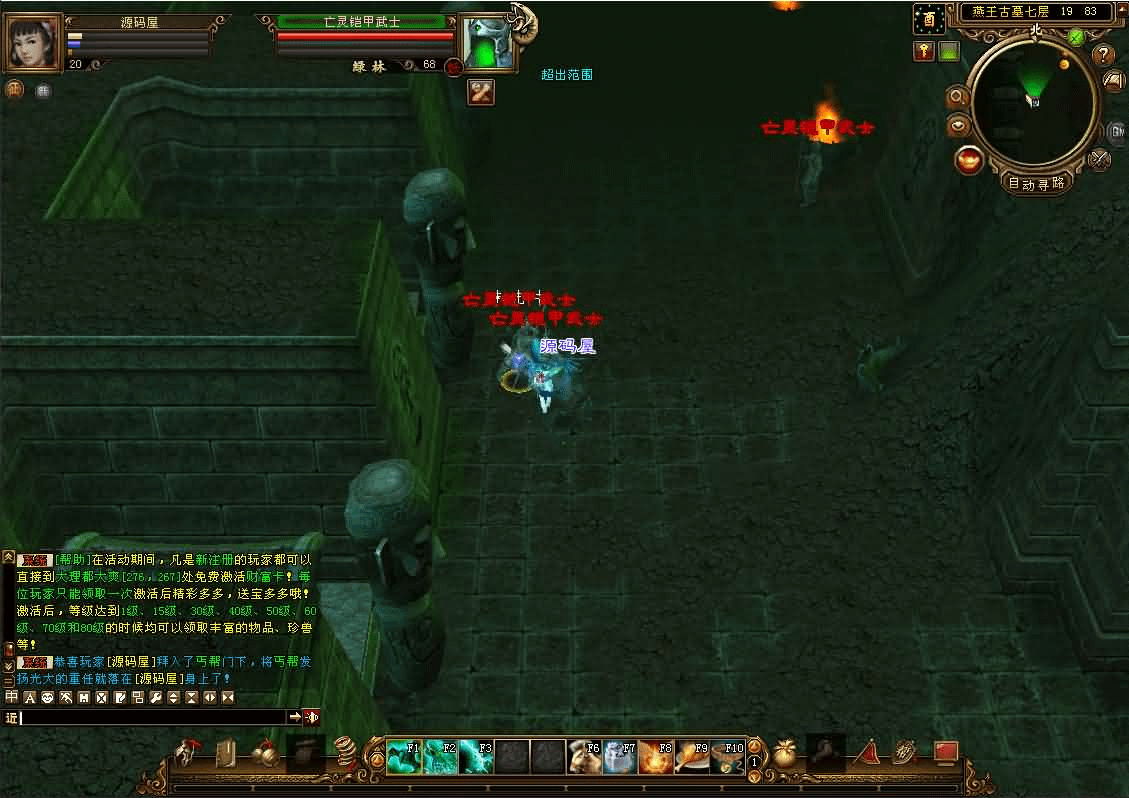Focus the chat input field

coord(152,717)
